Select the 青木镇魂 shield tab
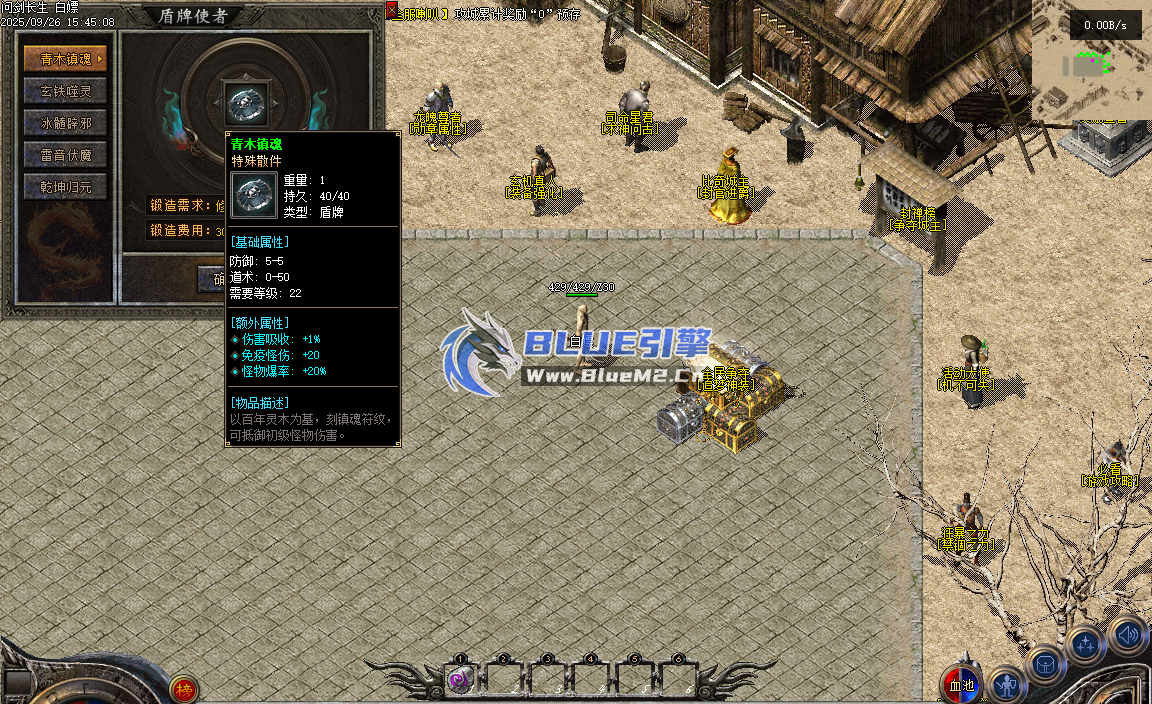Screen dimensions: 1152x704 click(x=65, y=59)
